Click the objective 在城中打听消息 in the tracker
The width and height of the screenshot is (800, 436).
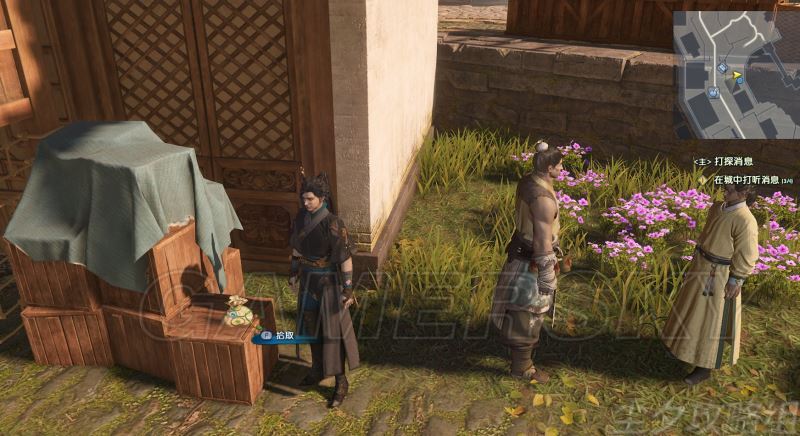(746, 180)
